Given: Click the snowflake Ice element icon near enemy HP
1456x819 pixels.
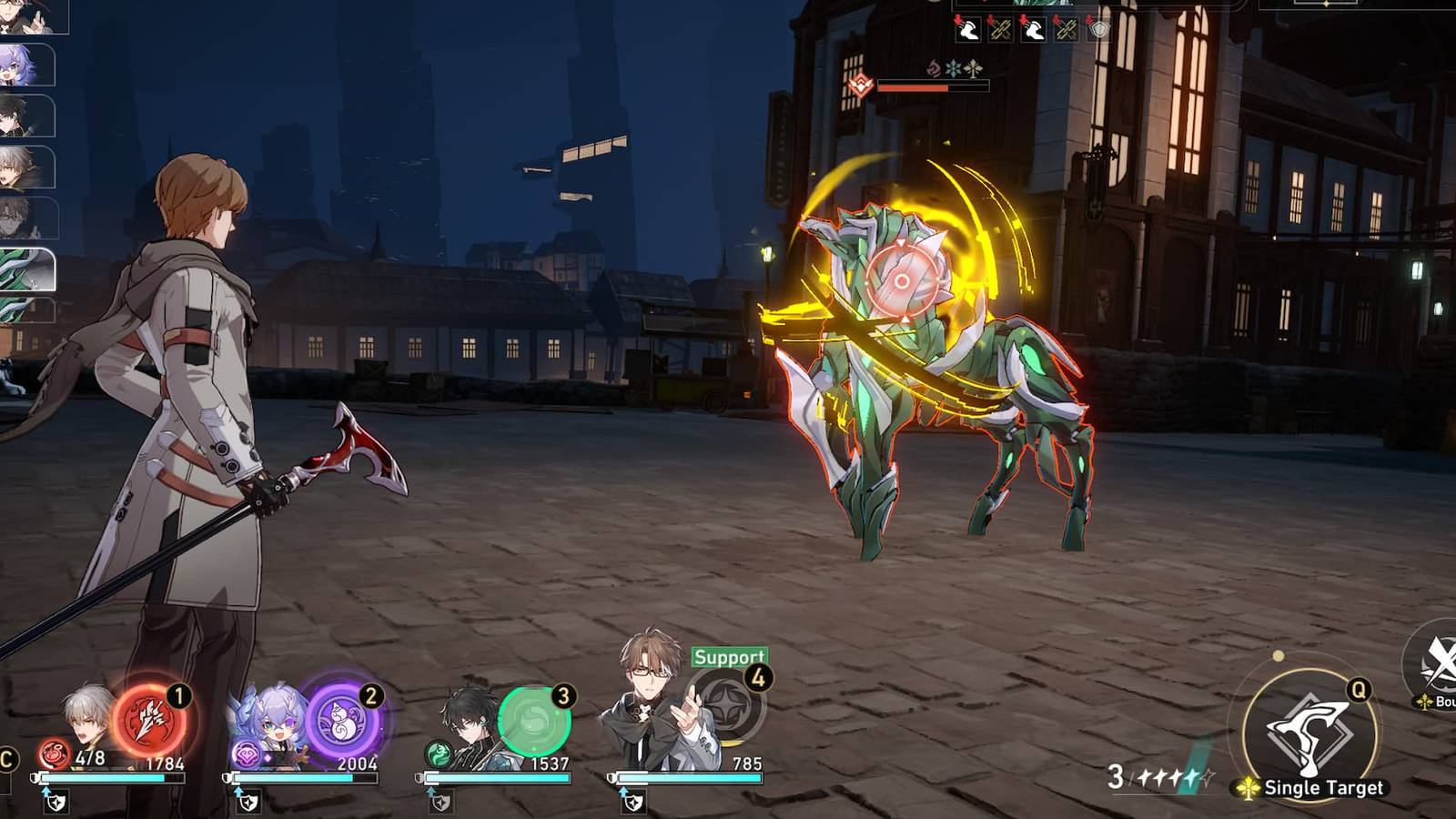Looking at the screenshot, I should 952,68.
